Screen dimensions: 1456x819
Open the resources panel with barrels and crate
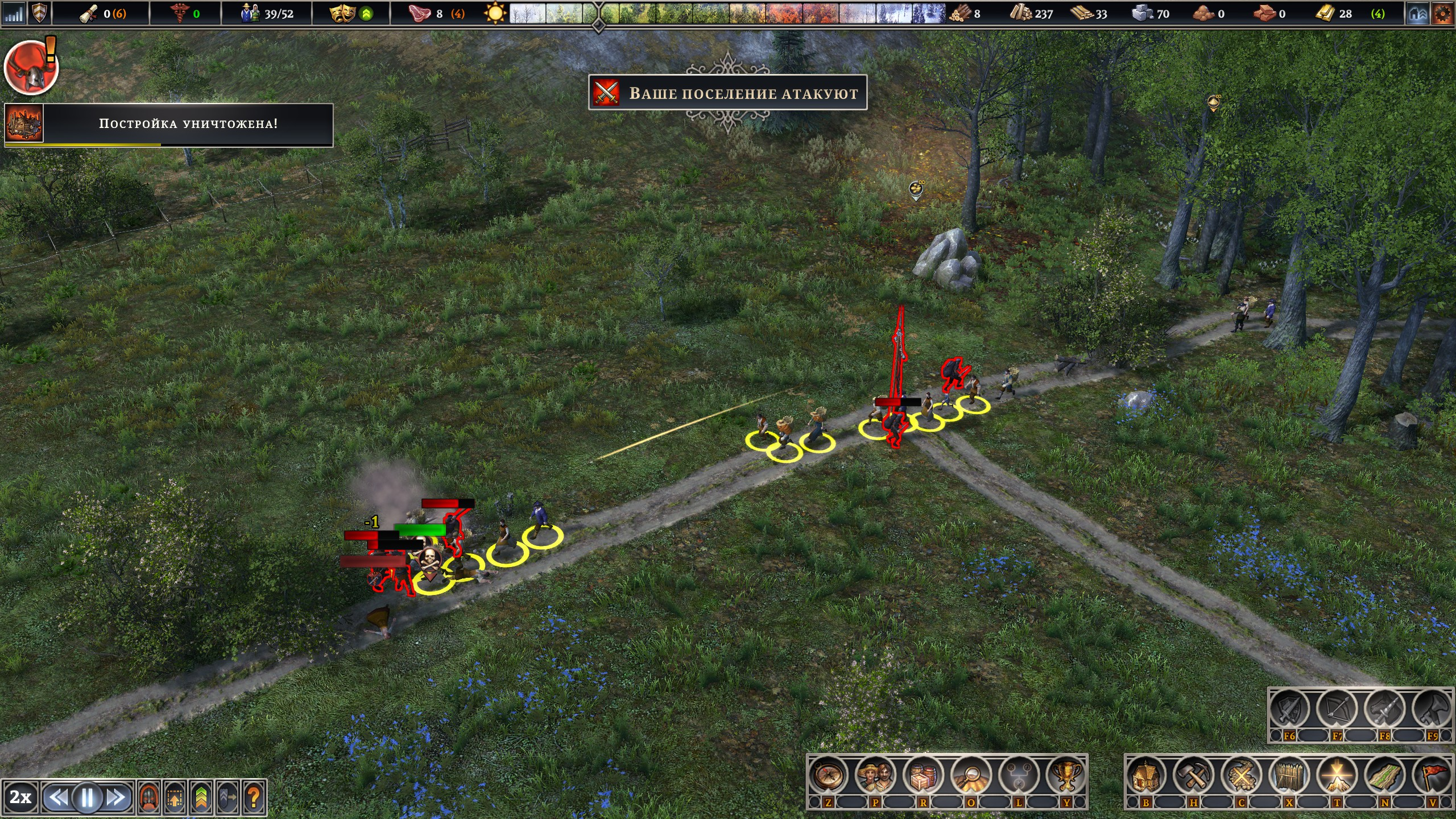(x=923, y=776)
